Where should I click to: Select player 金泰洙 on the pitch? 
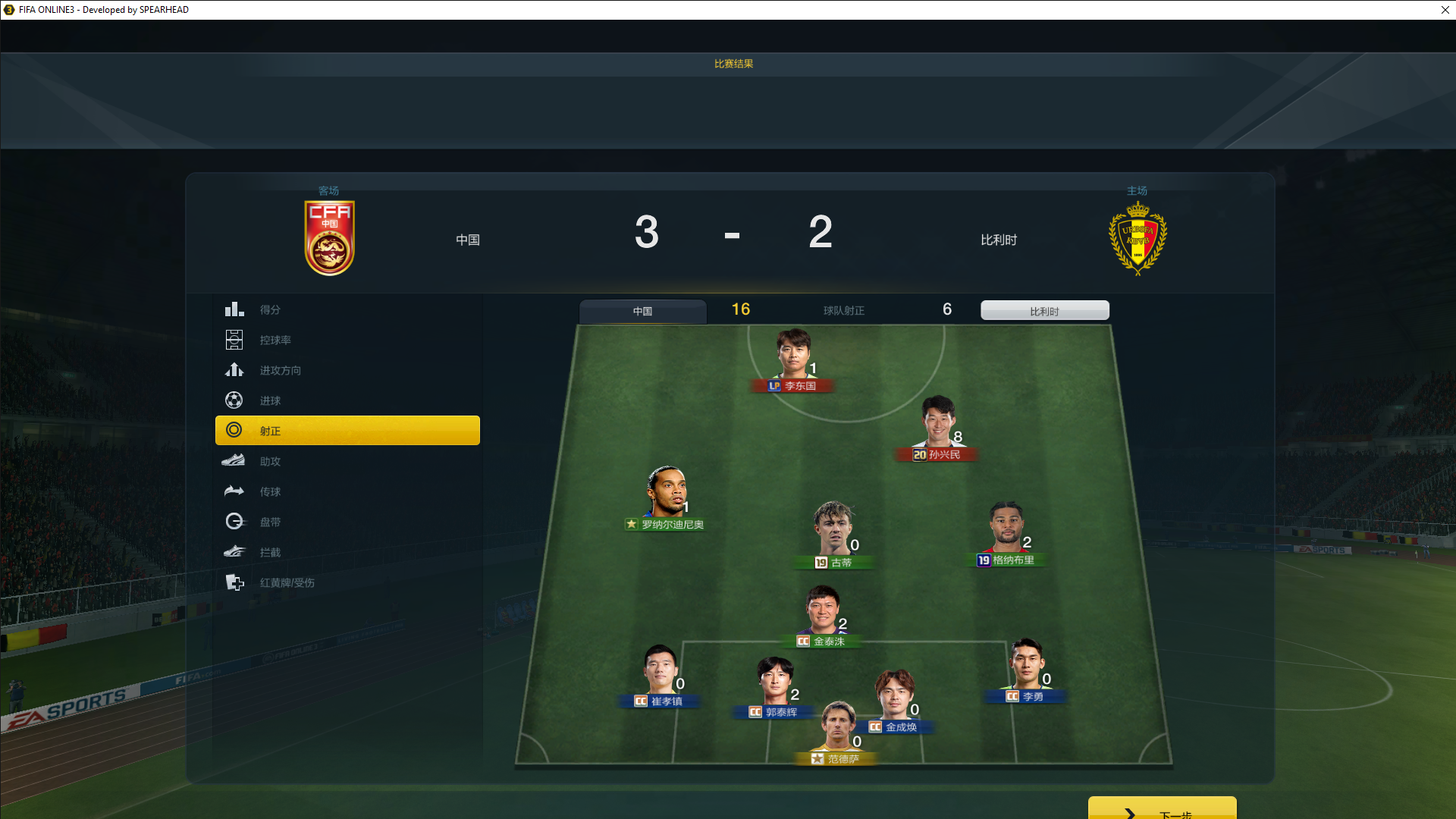coord(822,613)
